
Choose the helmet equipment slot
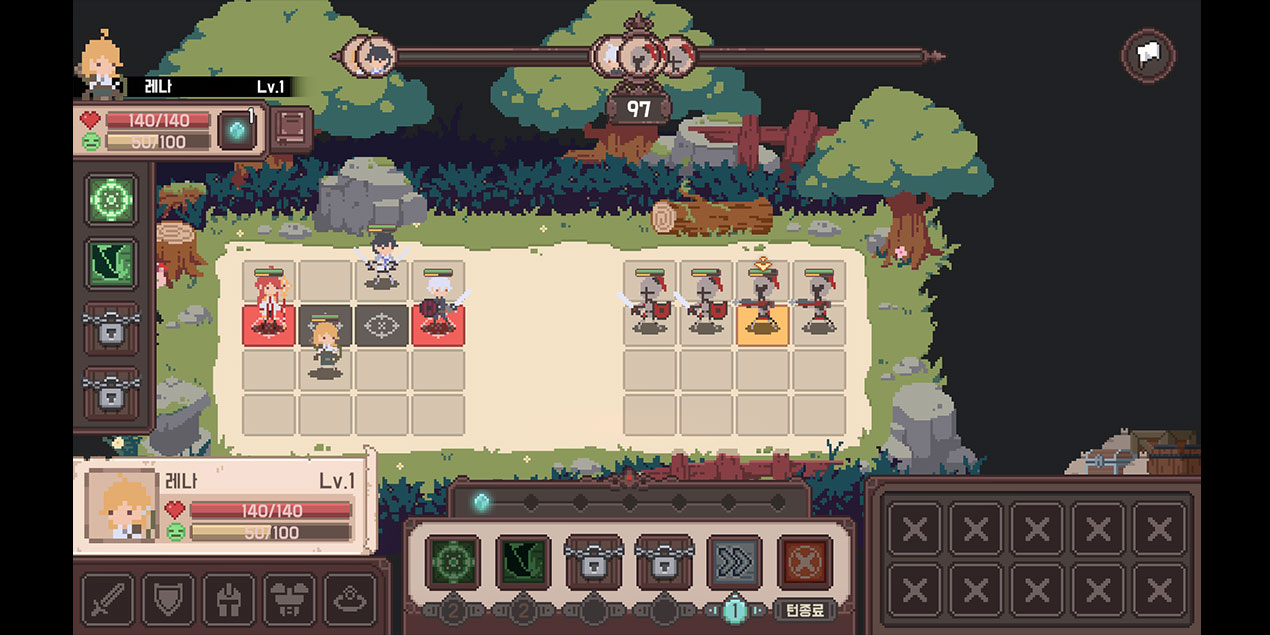point(229,598)
